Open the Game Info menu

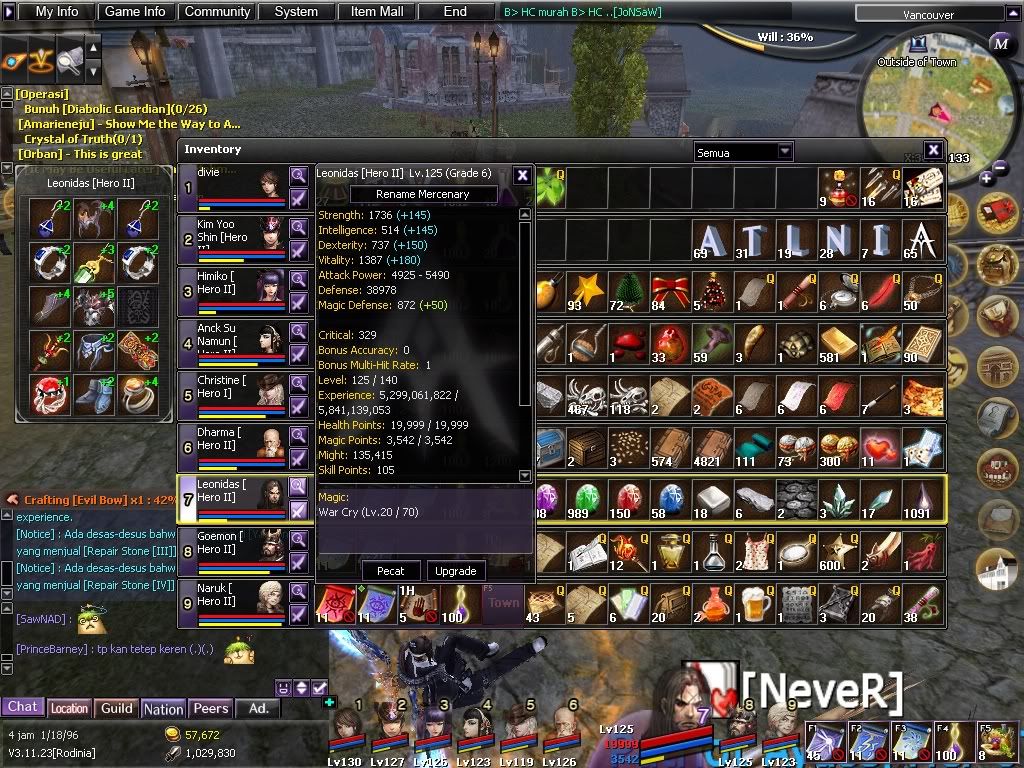pyautogui.click(x=135, y=12)
